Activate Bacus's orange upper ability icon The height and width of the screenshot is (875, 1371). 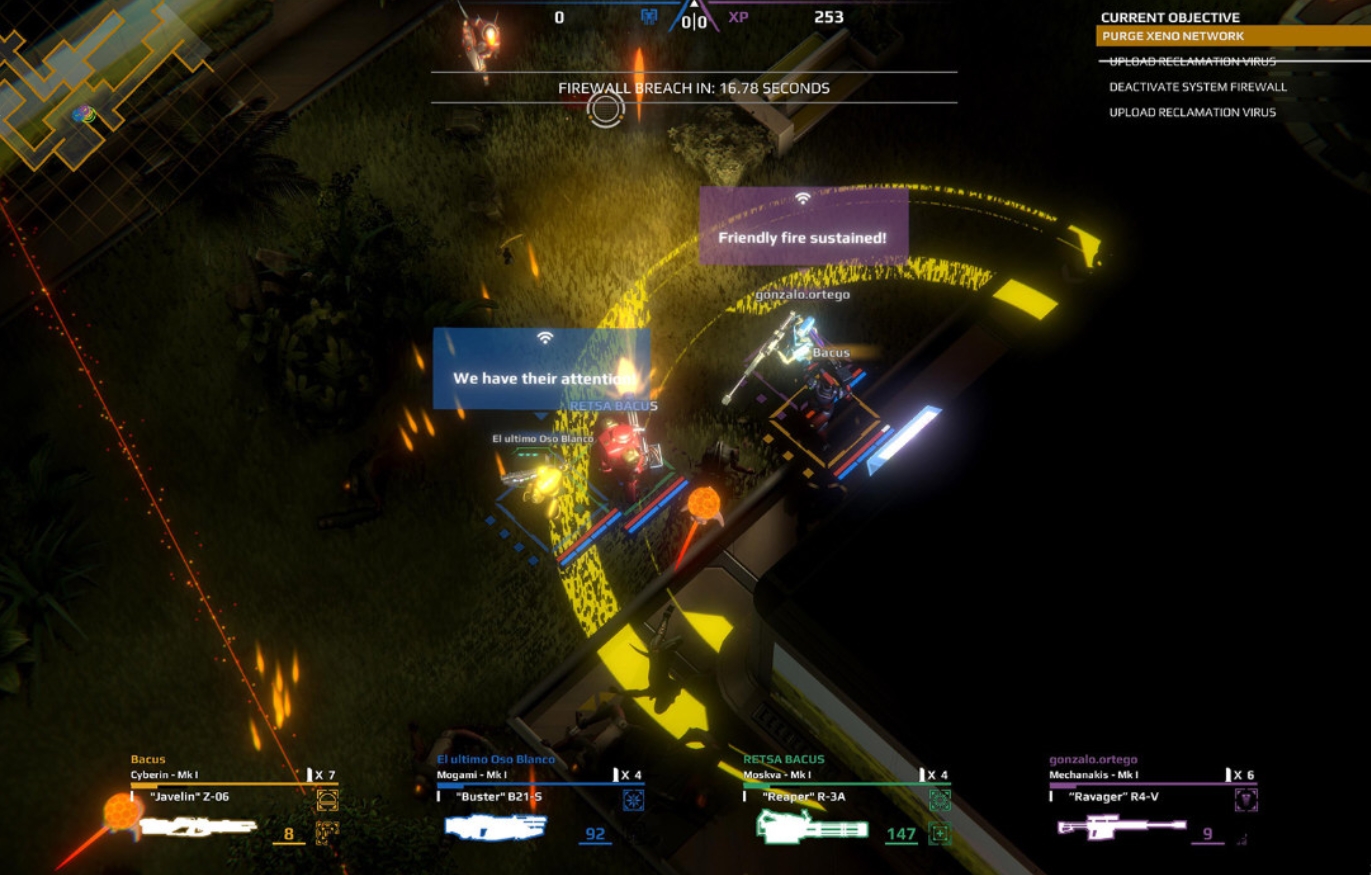tap(327, 800)
